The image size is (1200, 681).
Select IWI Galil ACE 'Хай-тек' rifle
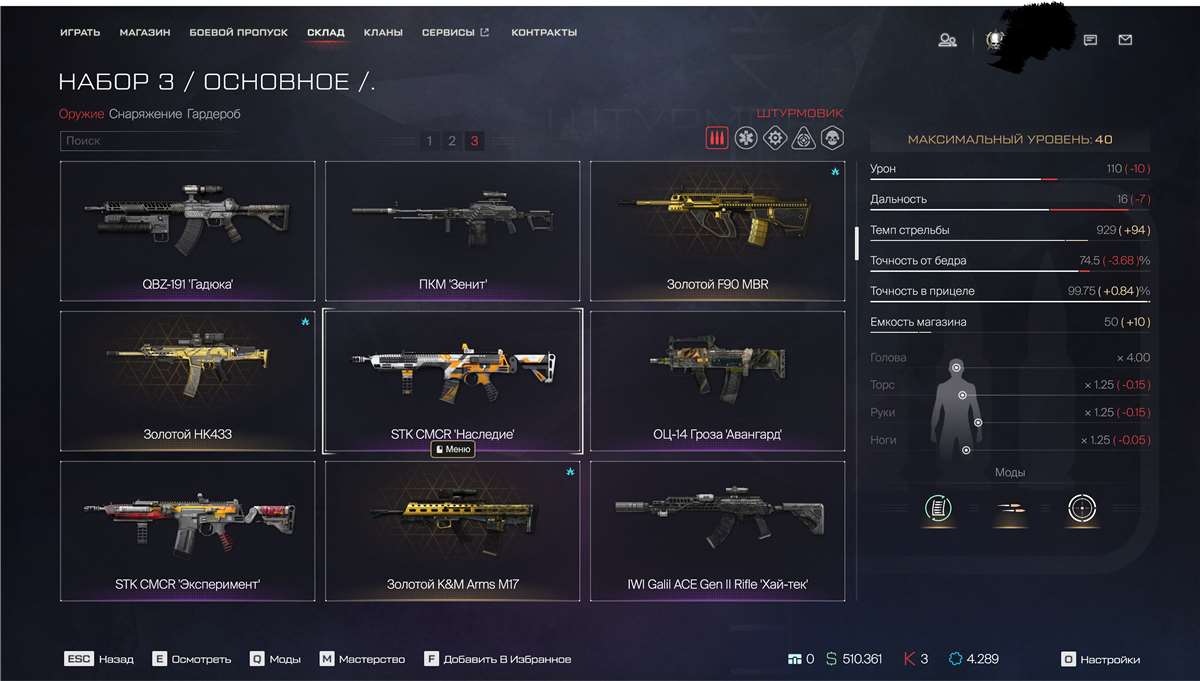coord(717,530)
